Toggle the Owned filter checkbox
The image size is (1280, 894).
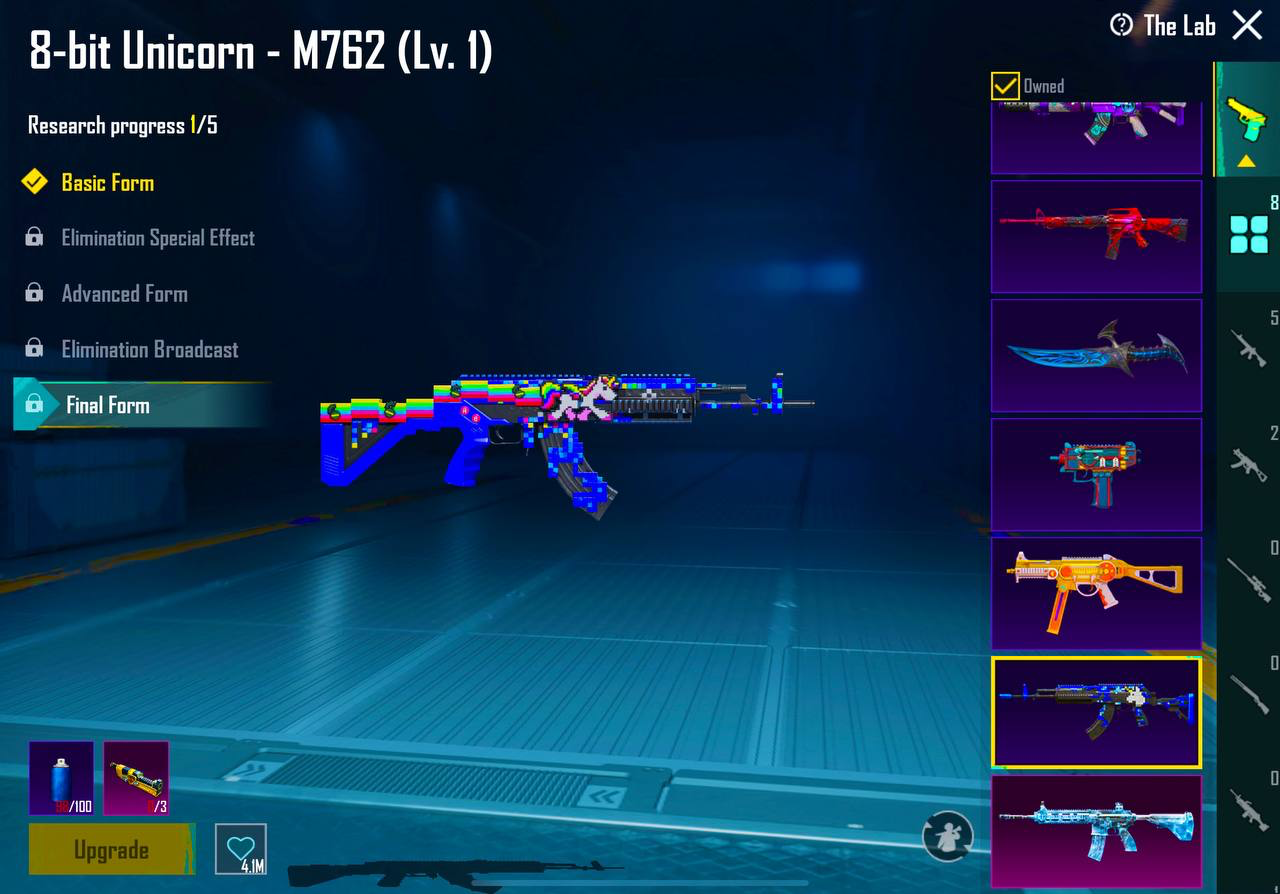(x=1005, y=86)
